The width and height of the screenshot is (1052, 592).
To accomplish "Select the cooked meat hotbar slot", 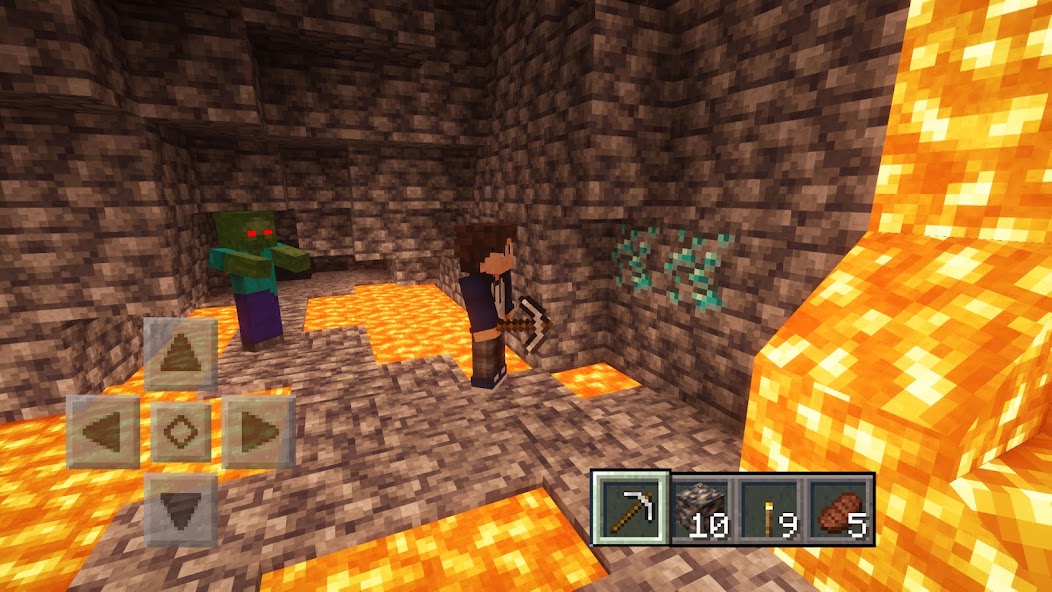I will (x=840, y=509).
